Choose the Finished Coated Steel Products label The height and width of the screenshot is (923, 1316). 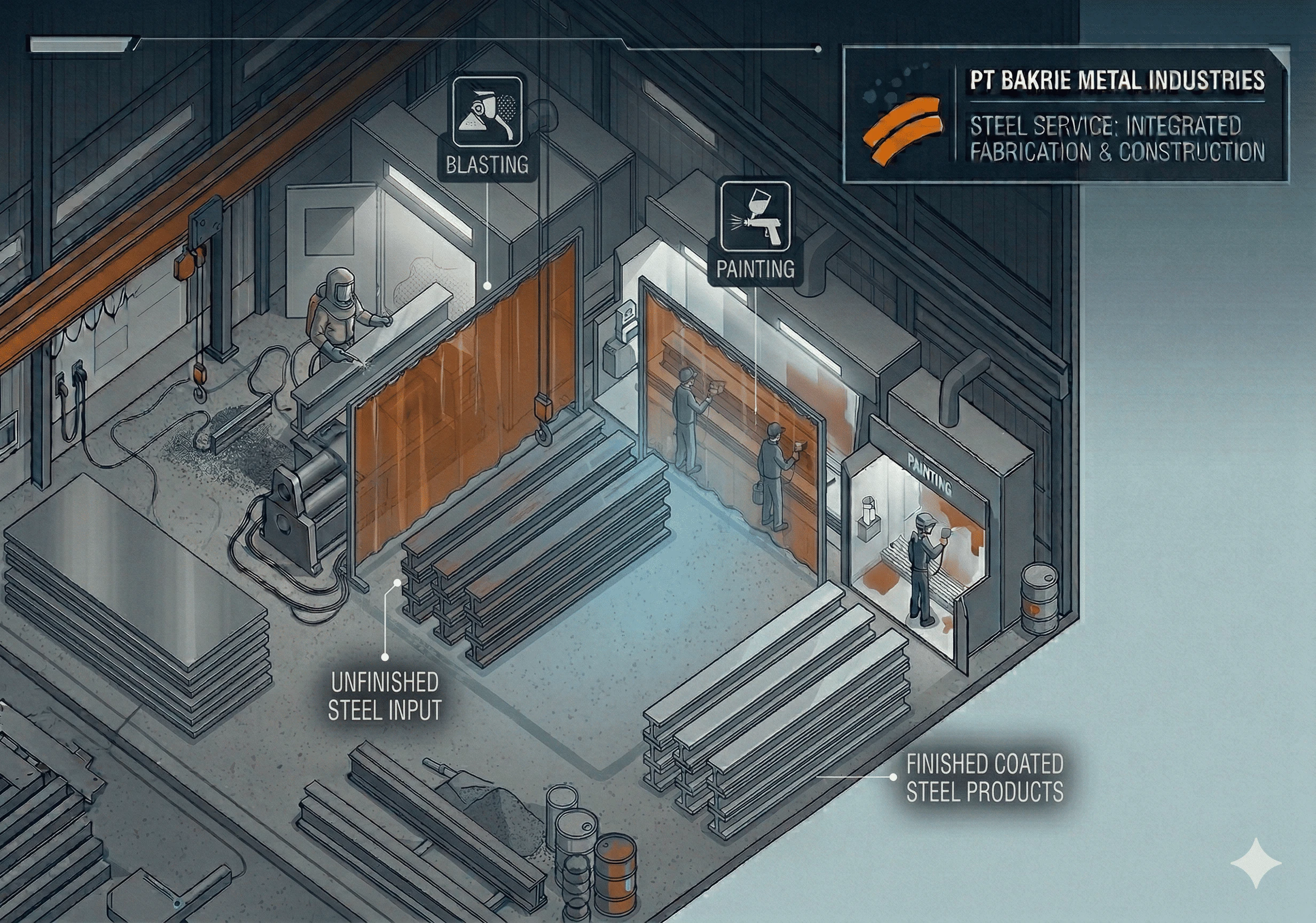tap(984, 778)
